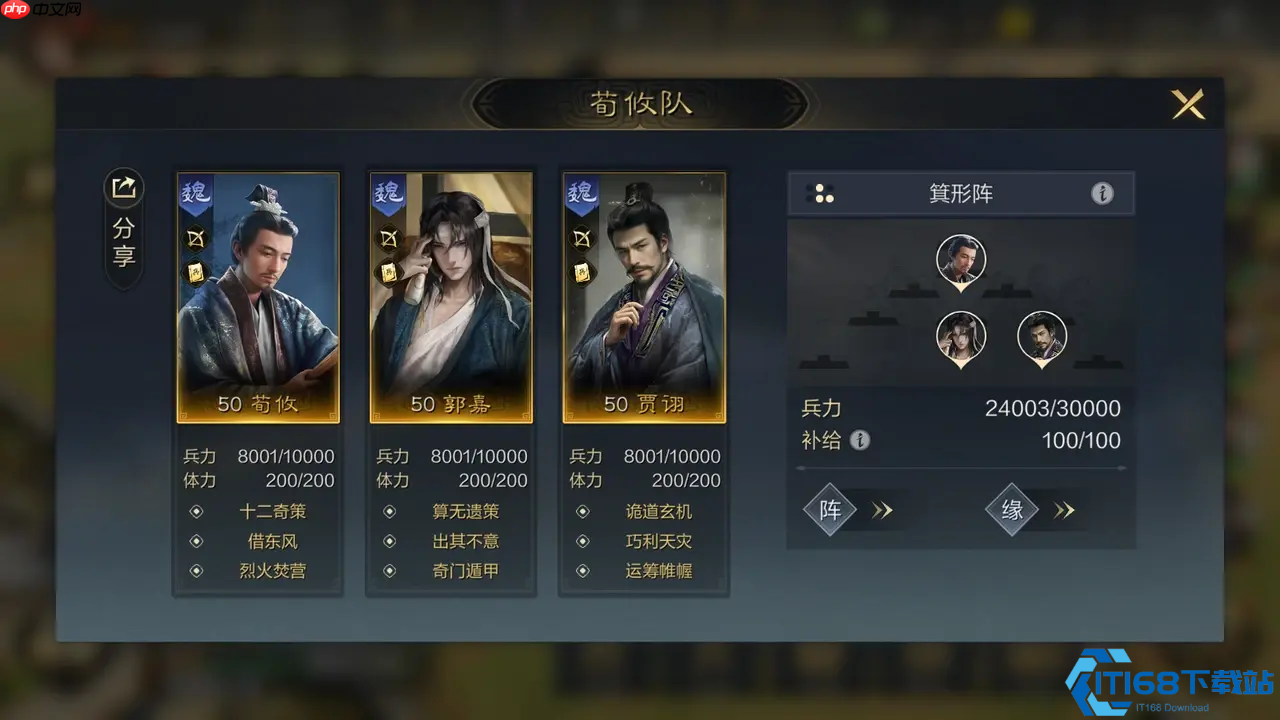The image size is (1280, 720).
Task: Click the formation grid icon beside 箕形阵
Action: [x=822, y=193]
